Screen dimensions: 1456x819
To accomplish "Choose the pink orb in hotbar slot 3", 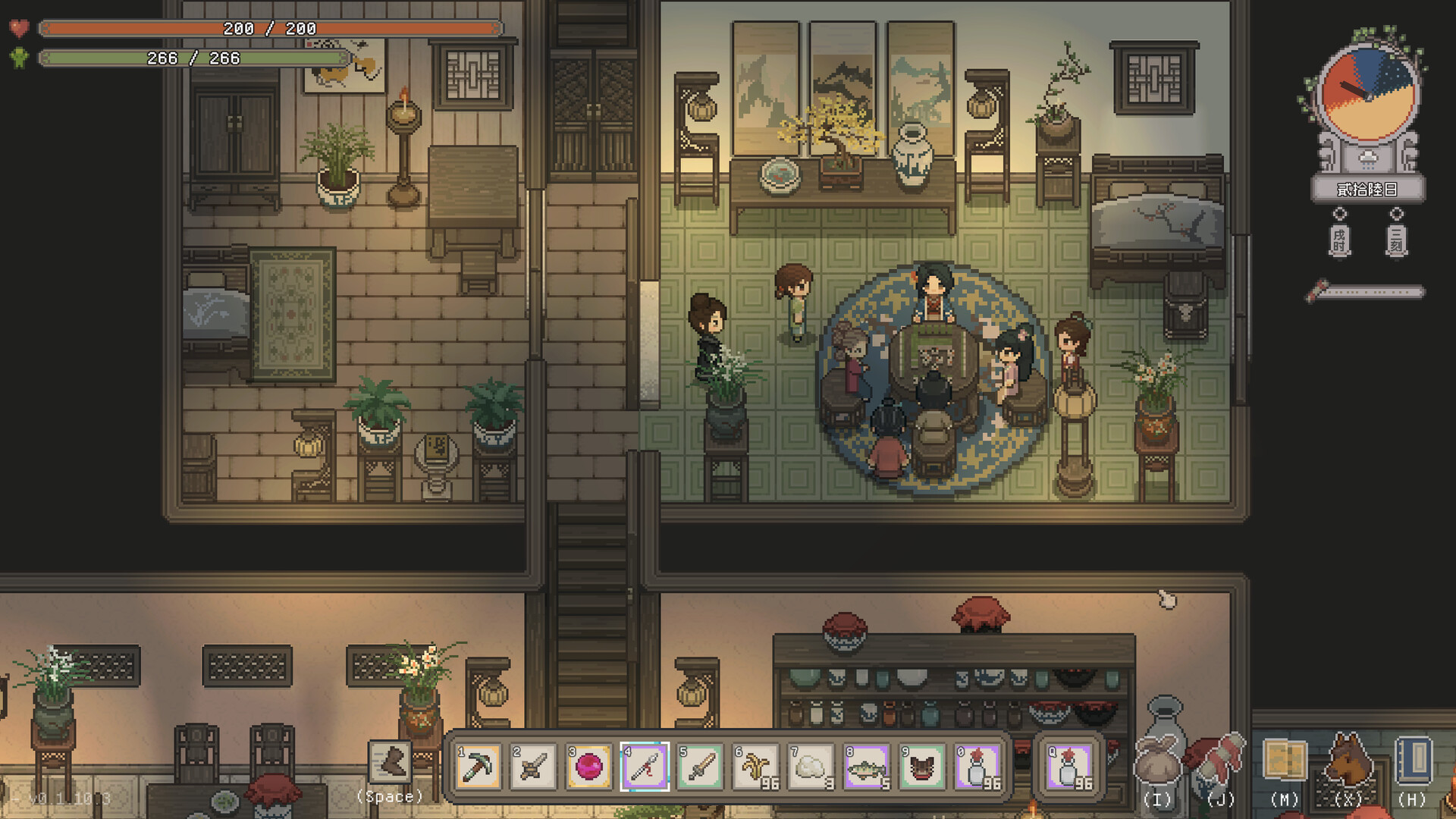I will 589,767.
